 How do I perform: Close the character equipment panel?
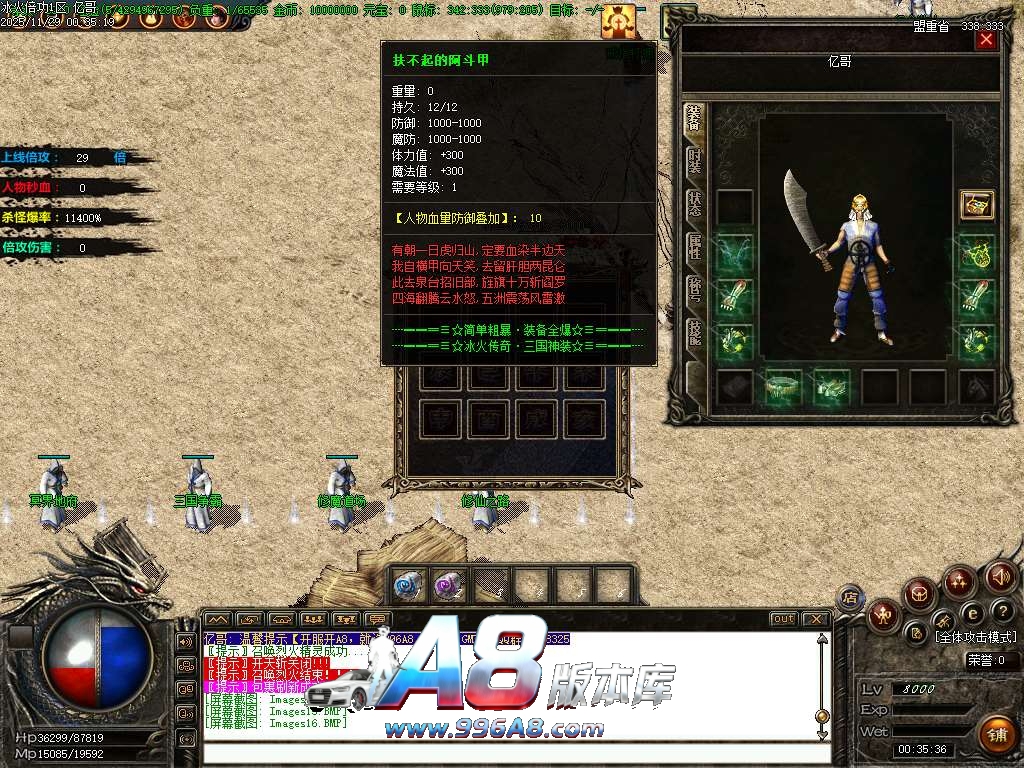[986, 40]
